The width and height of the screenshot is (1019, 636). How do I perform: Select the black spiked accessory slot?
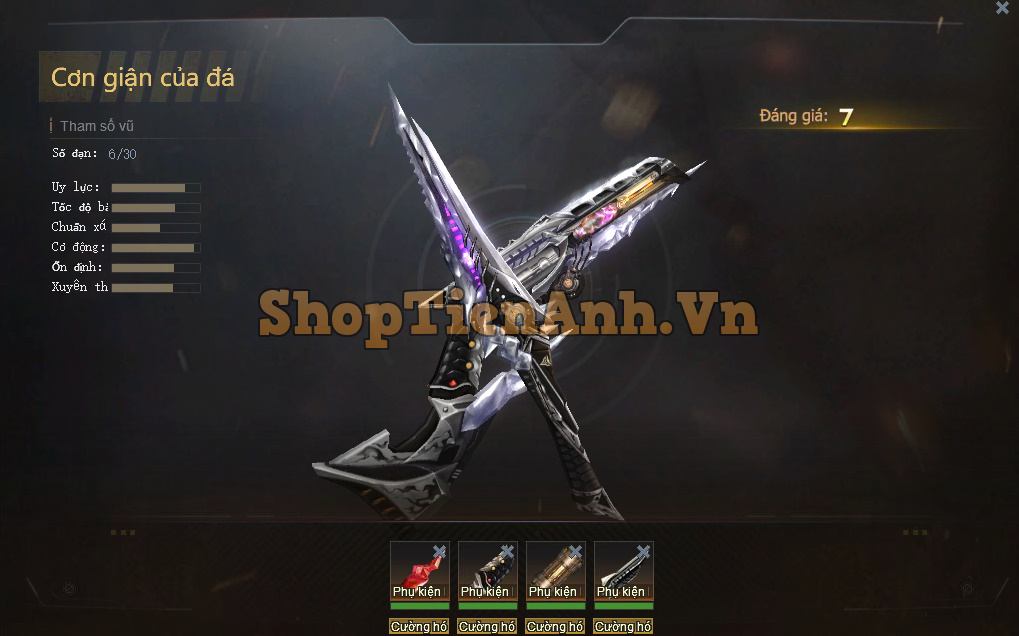[485, 572]
